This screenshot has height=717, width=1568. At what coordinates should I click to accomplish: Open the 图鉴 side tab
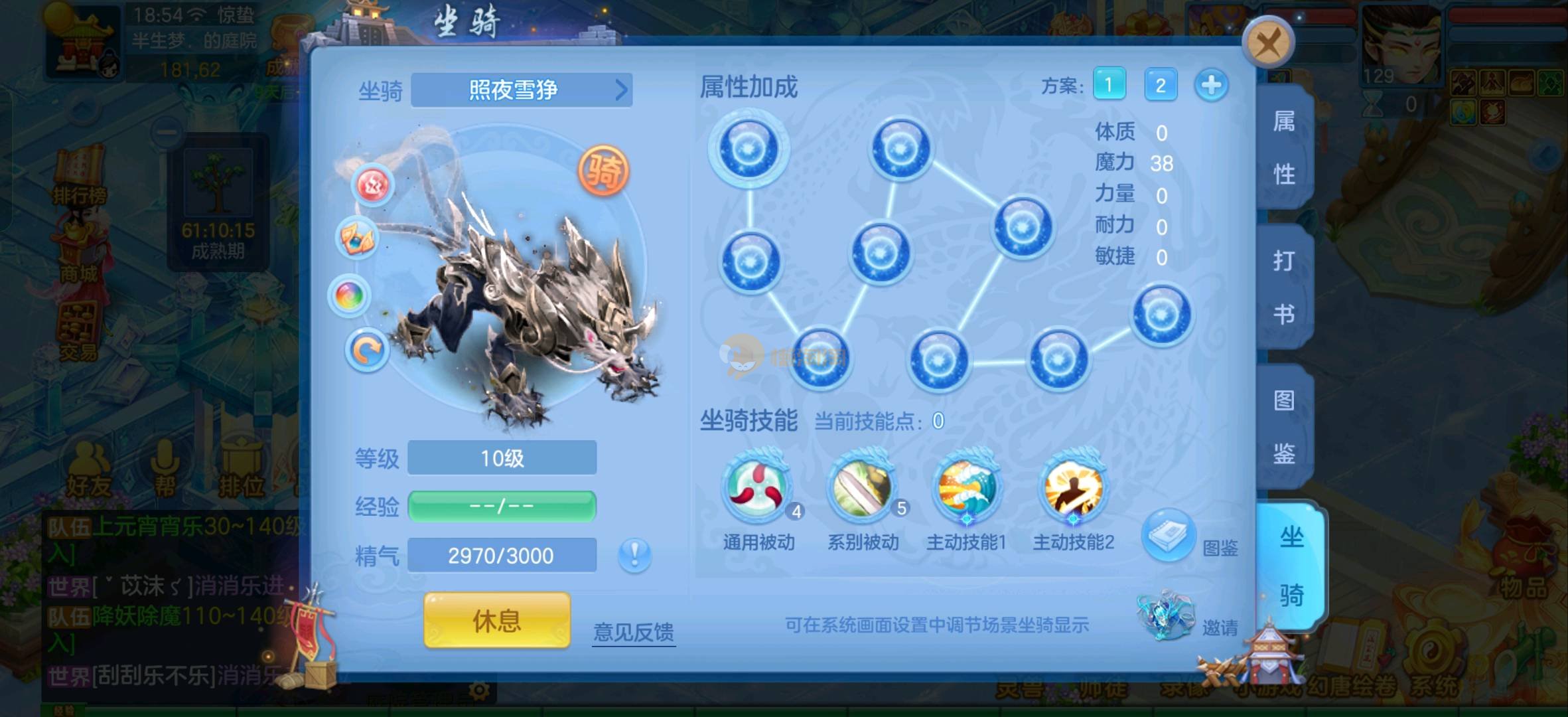[1284, 427]
